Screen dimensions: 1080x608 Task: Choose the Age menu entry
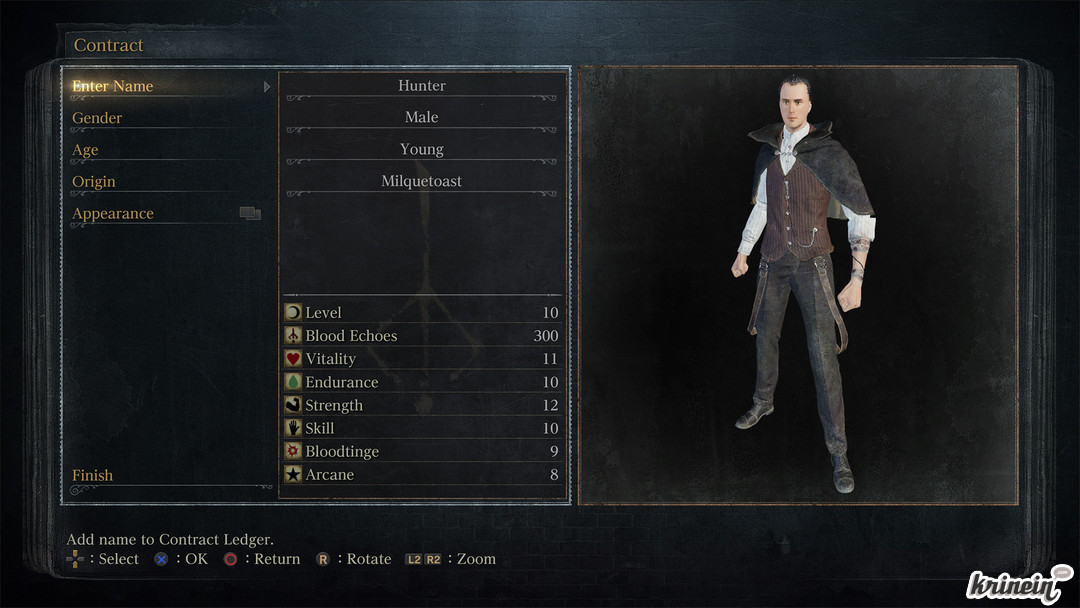click(85, 150)
